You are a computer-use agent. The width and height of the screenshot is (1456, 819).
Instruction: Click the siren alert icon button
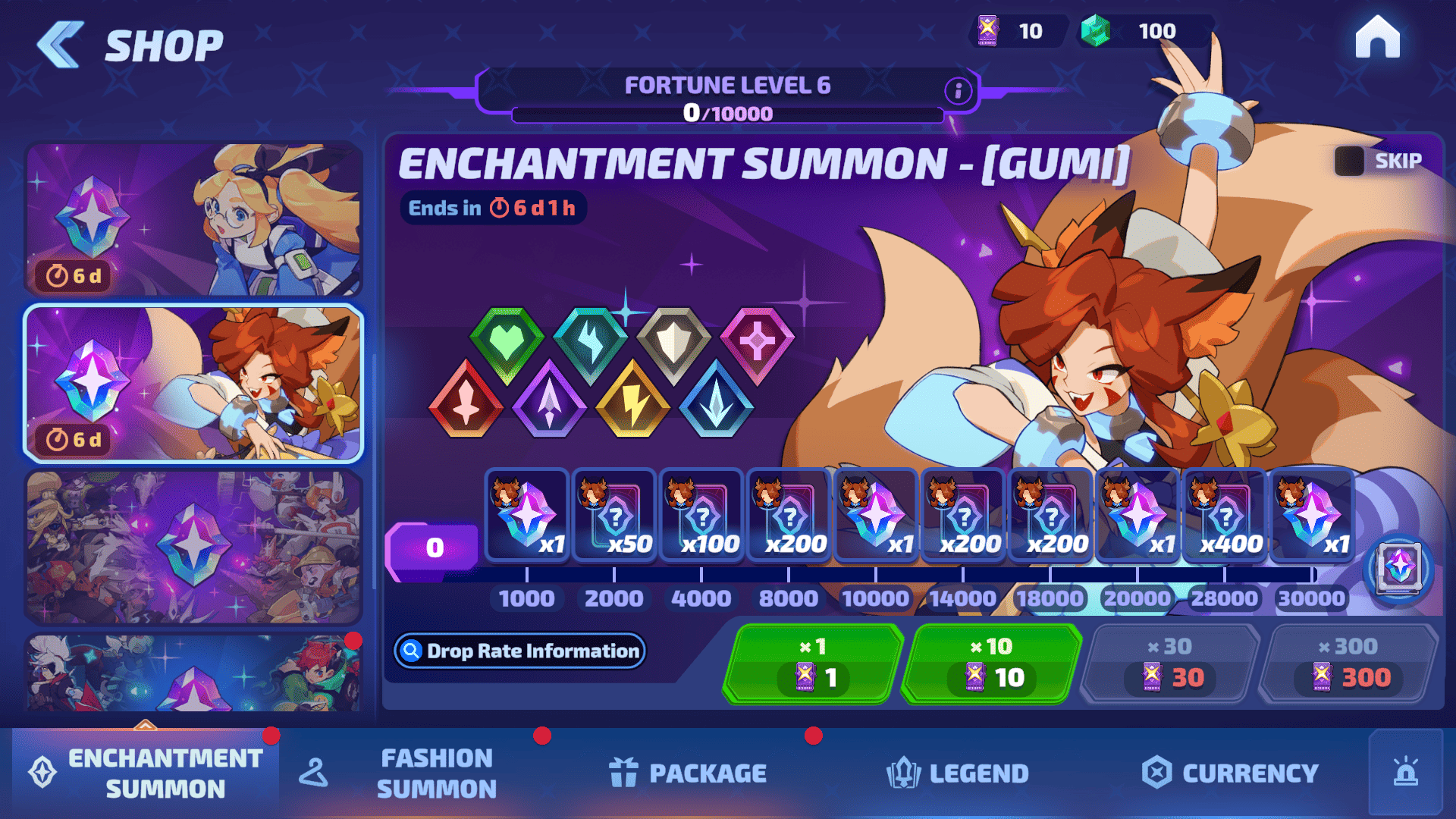[x=1405, y=773]
